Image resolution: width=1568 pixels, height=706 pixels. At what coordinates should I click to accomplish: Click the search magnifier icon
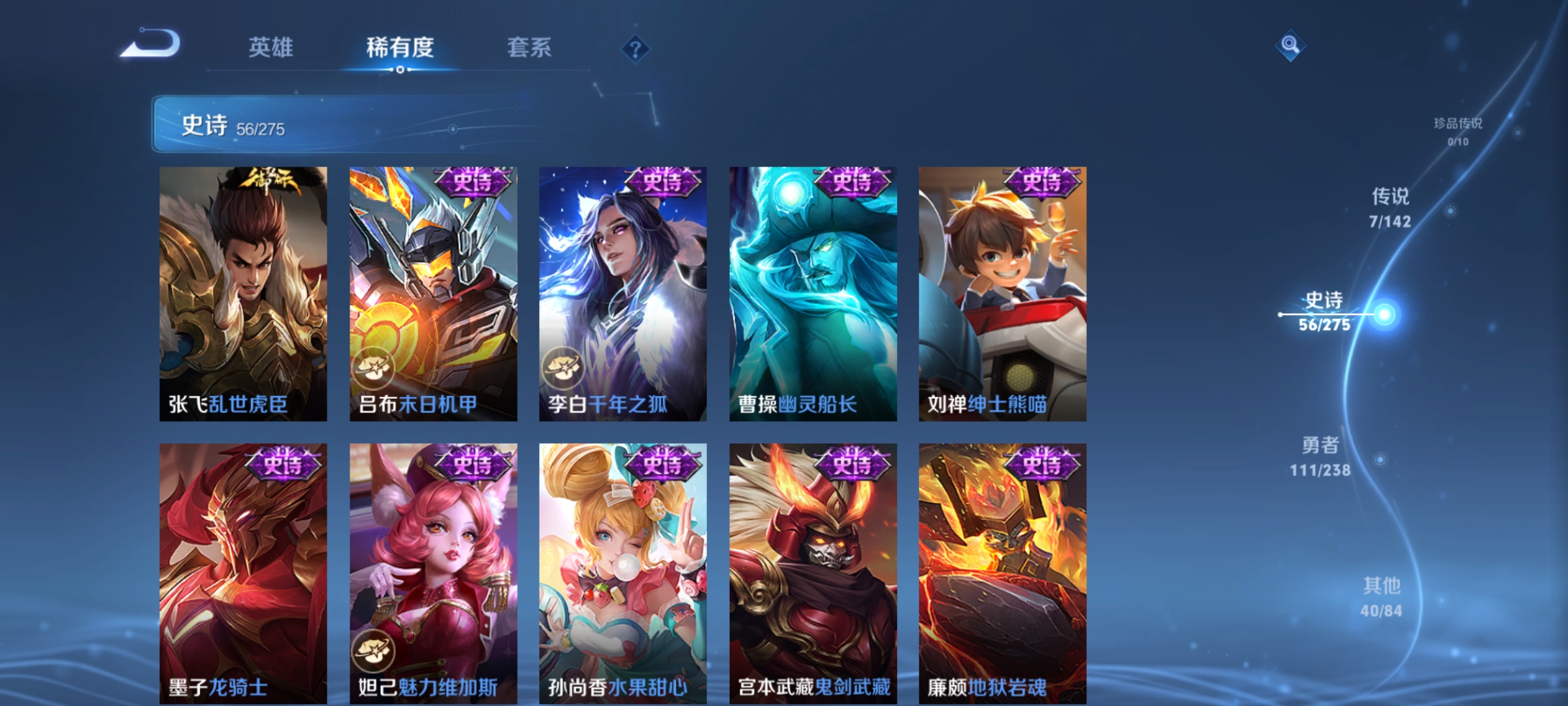[x=1289, y=47]
